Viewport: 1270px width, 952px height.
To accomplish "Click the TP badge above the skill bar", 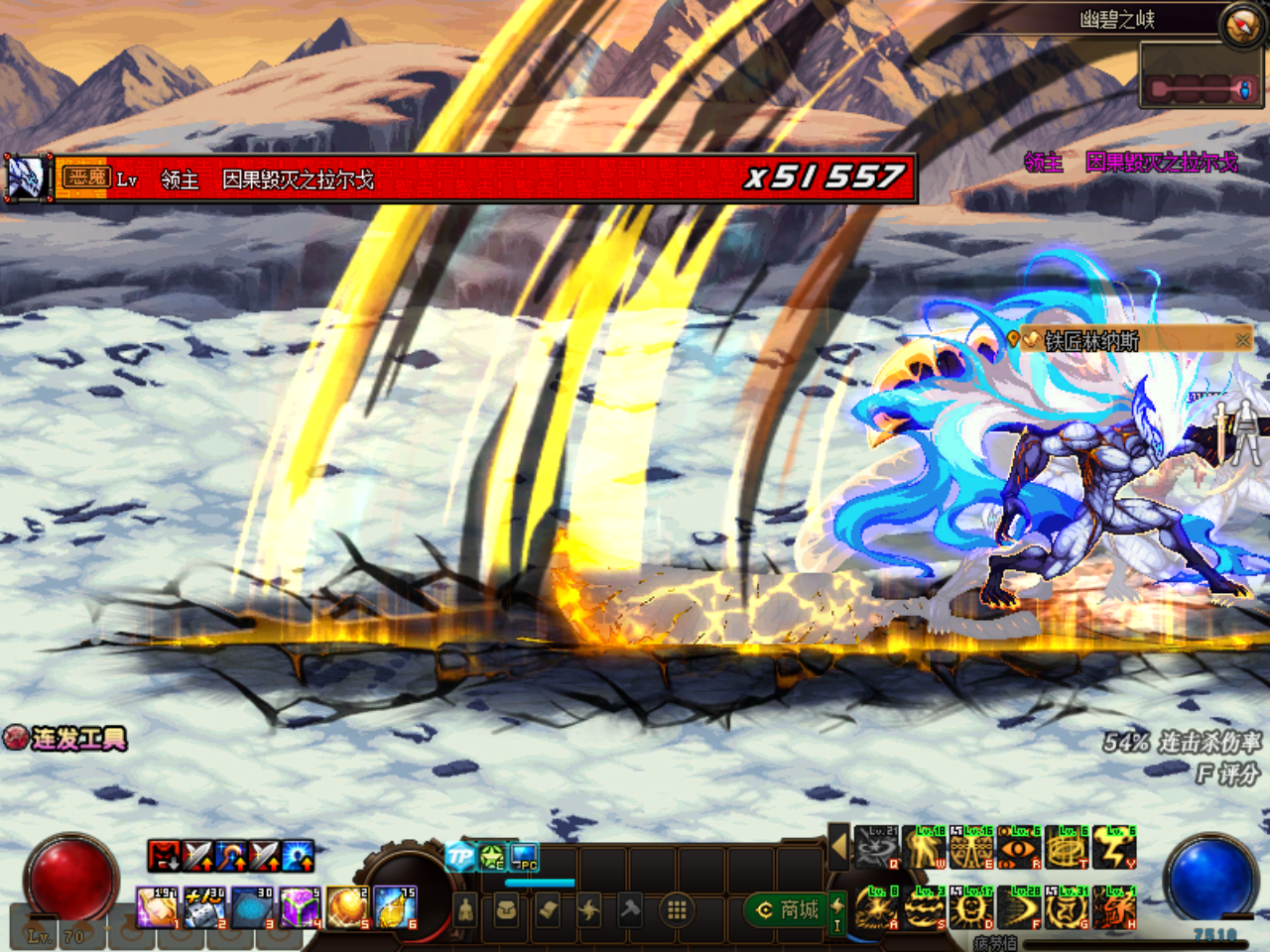I will coord(459,856).
